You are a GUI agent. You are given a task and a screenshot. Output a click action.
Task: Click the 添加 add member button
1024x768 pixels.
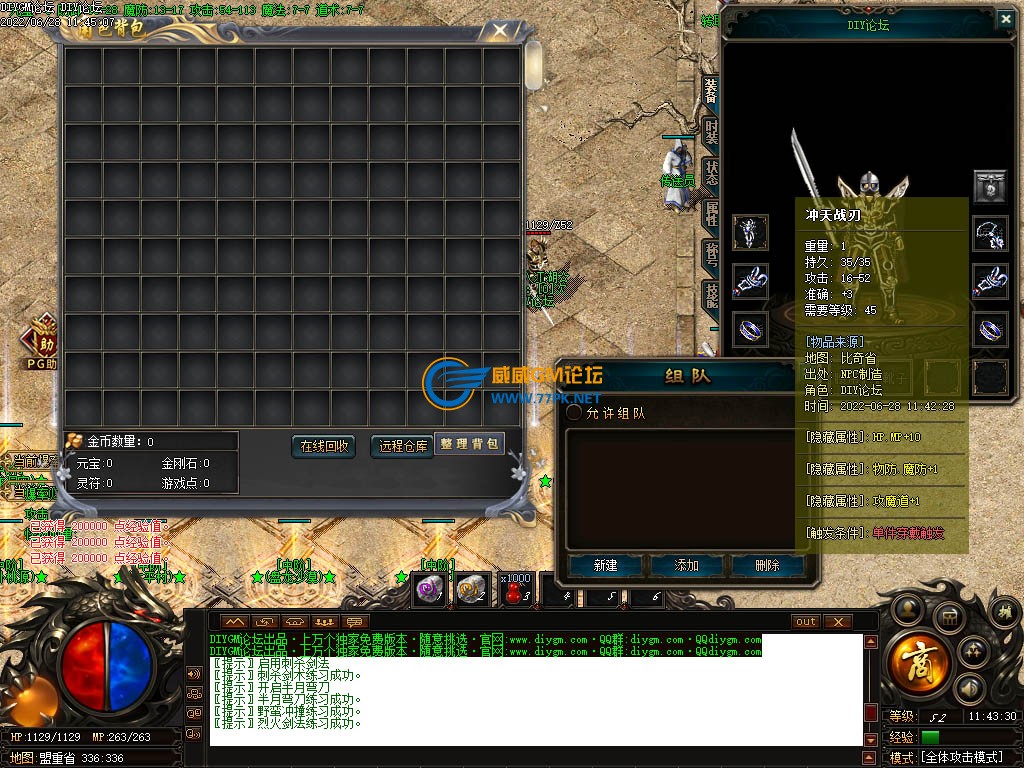coord(687,565)
